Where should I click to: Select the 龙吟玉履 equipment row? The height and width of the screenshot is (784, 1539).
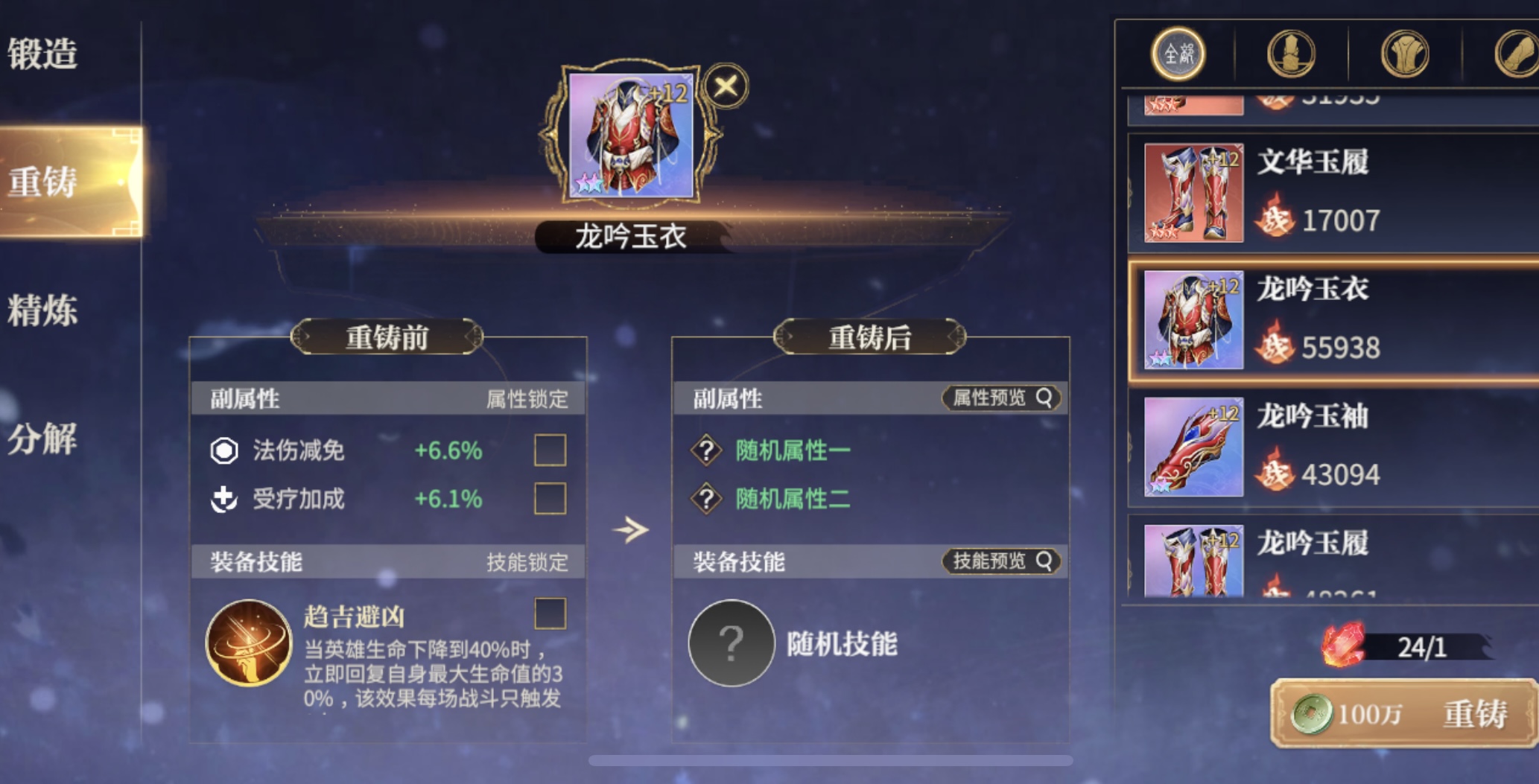point(1333,560)
